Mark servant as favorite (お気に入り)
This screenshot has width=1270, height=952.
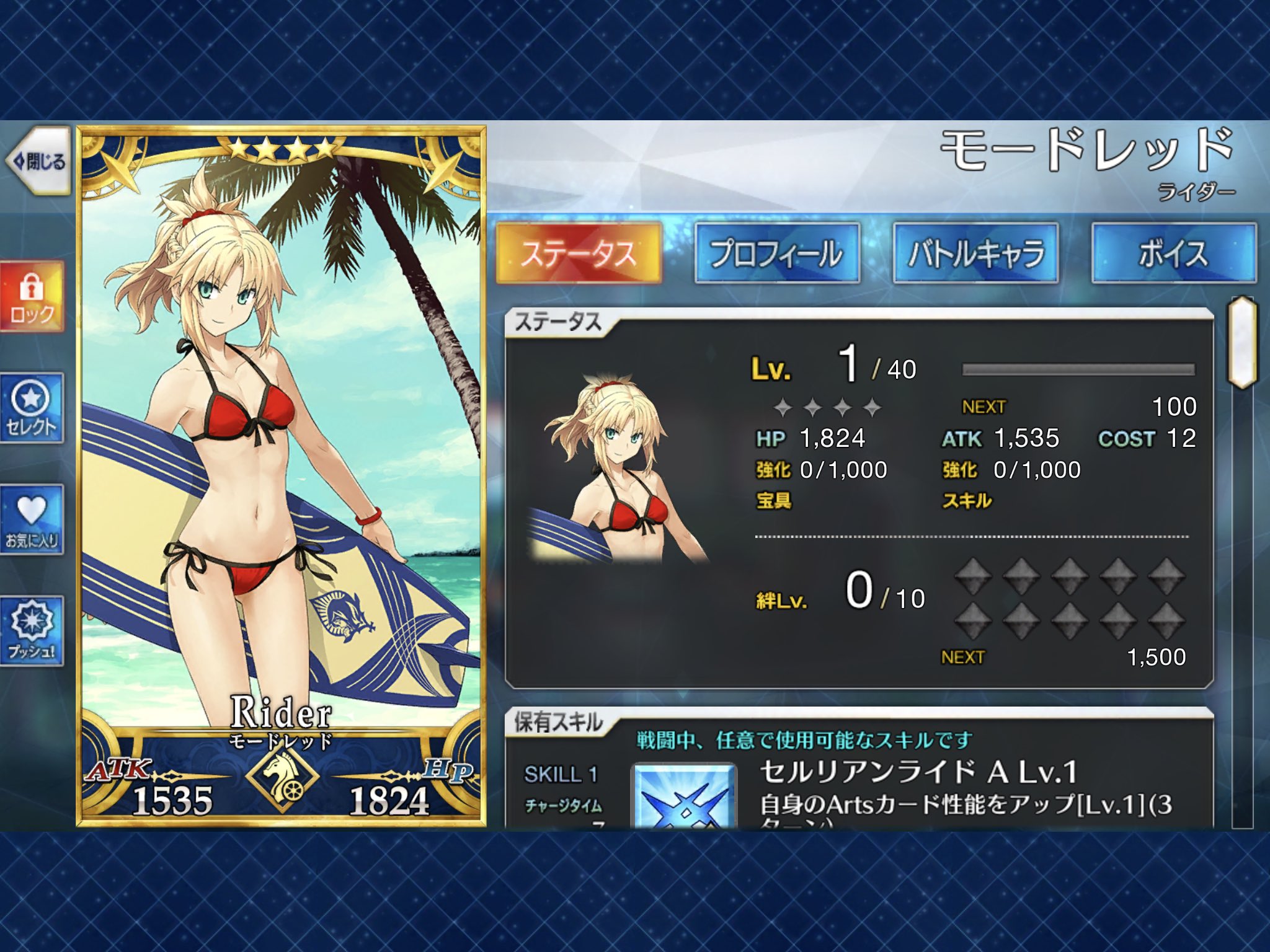click(32, 520)
